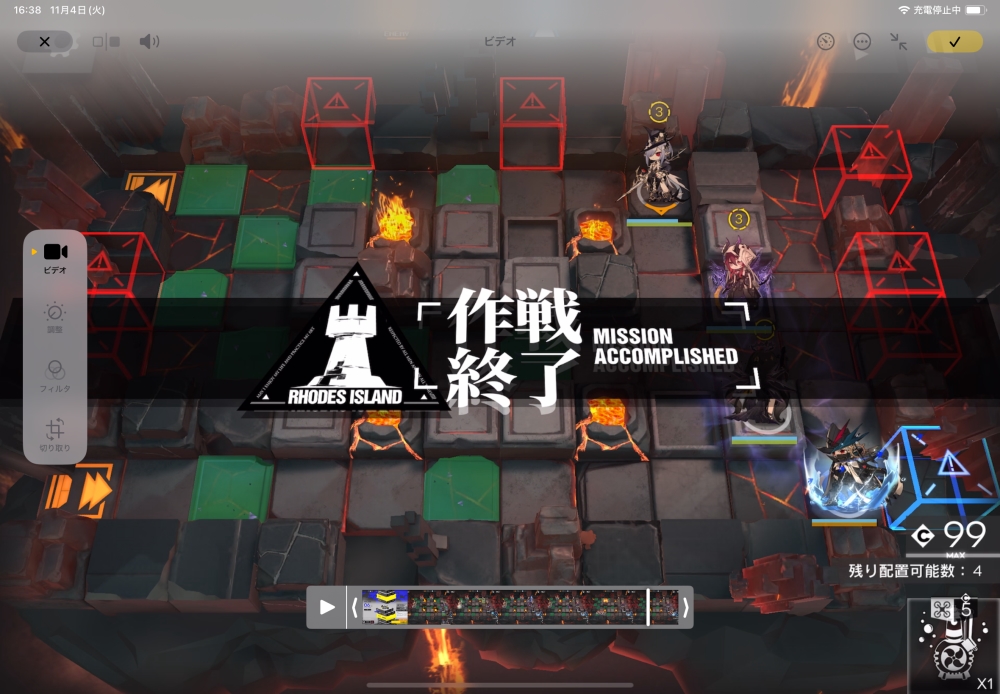The height and width of the screenshot is (694, 1000).
Task: Play the video with the triangle button
Action: pyautogui.click(x=327, y=607)
